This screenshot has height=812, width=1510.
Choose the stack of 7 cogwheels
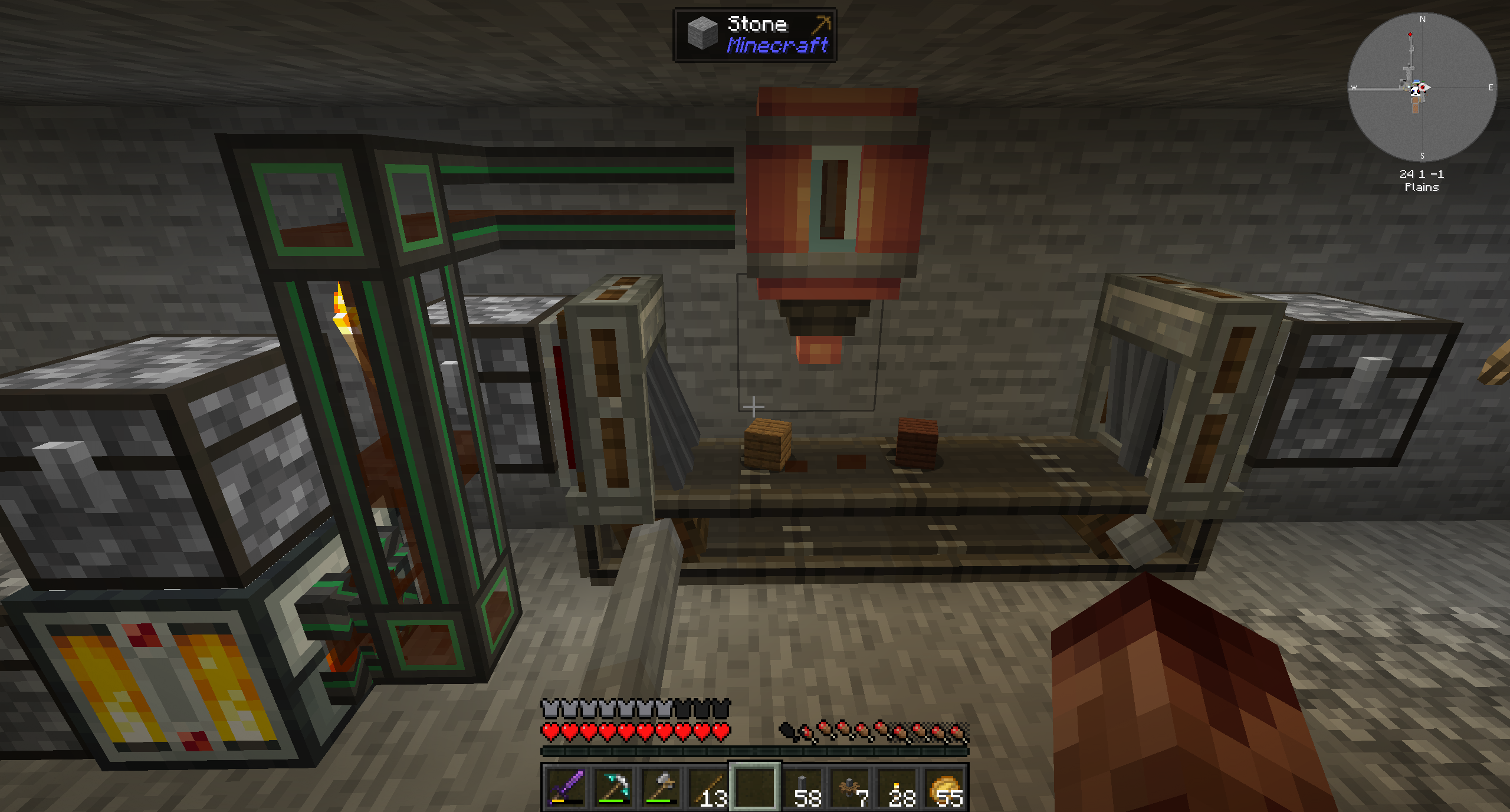(x=850, y=787)
